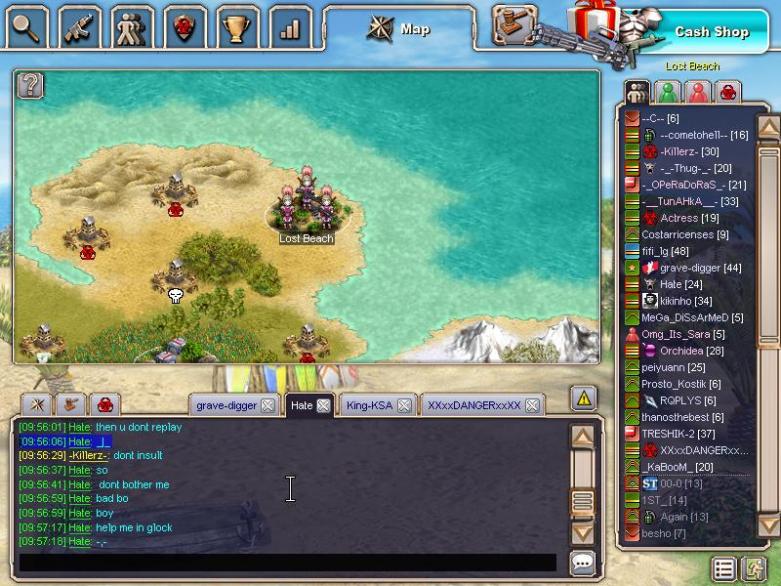Click the speech bubble send button
The width and height of the screenshot is (781, 586).
tap(583, 563)
